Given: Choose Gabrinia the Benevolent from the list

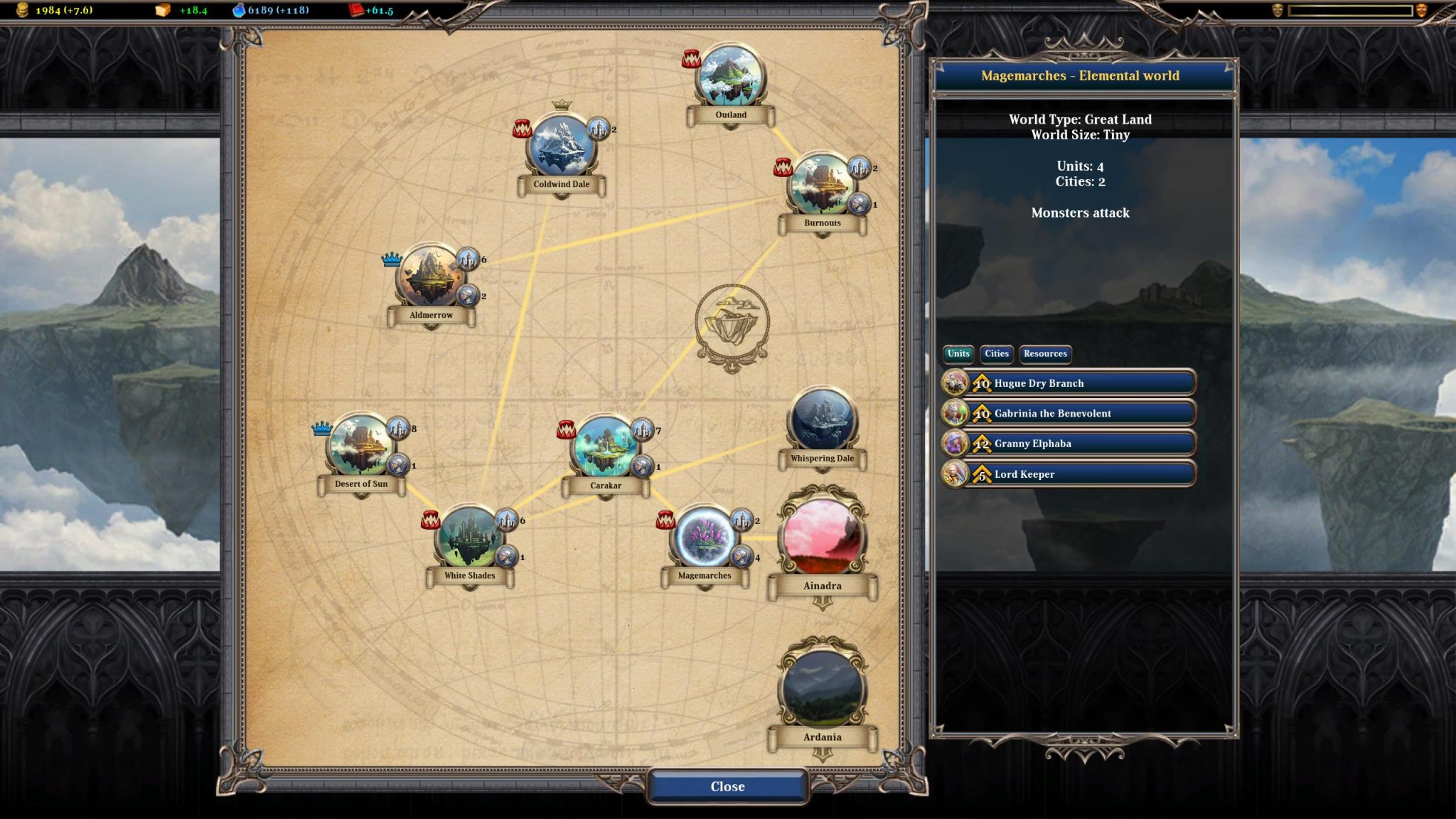Looking at the screenshot, I should coord(1069,413).
